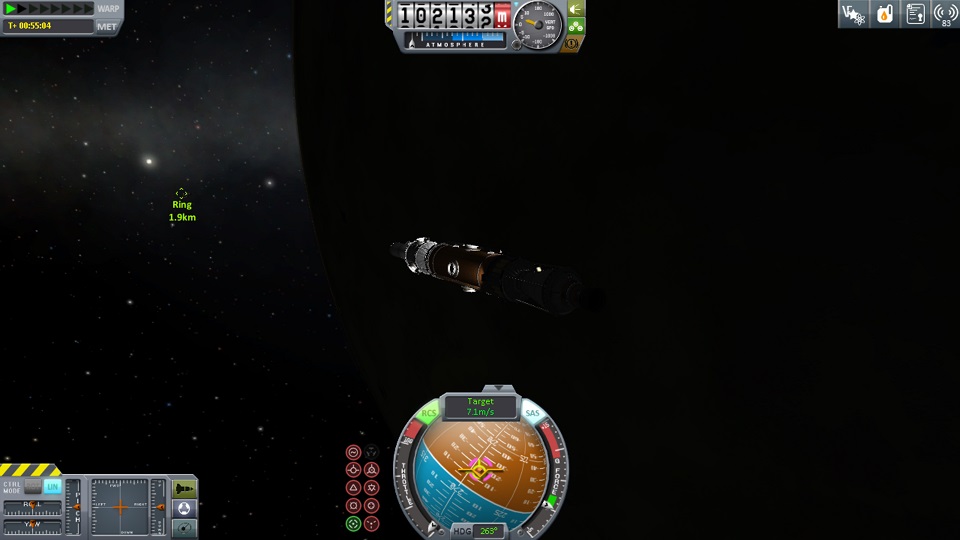Select the Ring target marker
The image size is (960, 540).
[x=181, y=194]
